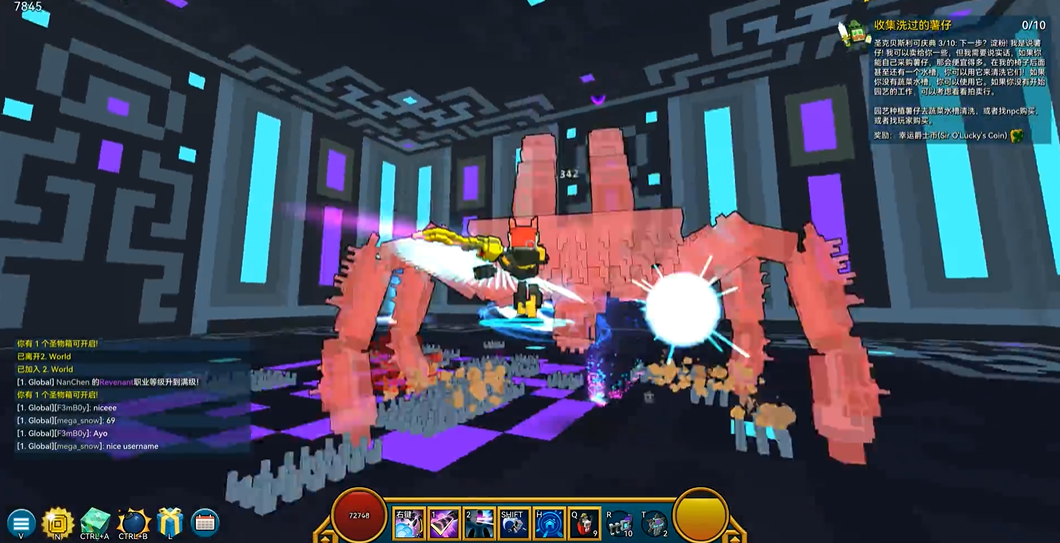The height and width of the screenshot is (543, 1060).
Task: Click the home teleport ability icon
Action: click(x=548, y=523)
